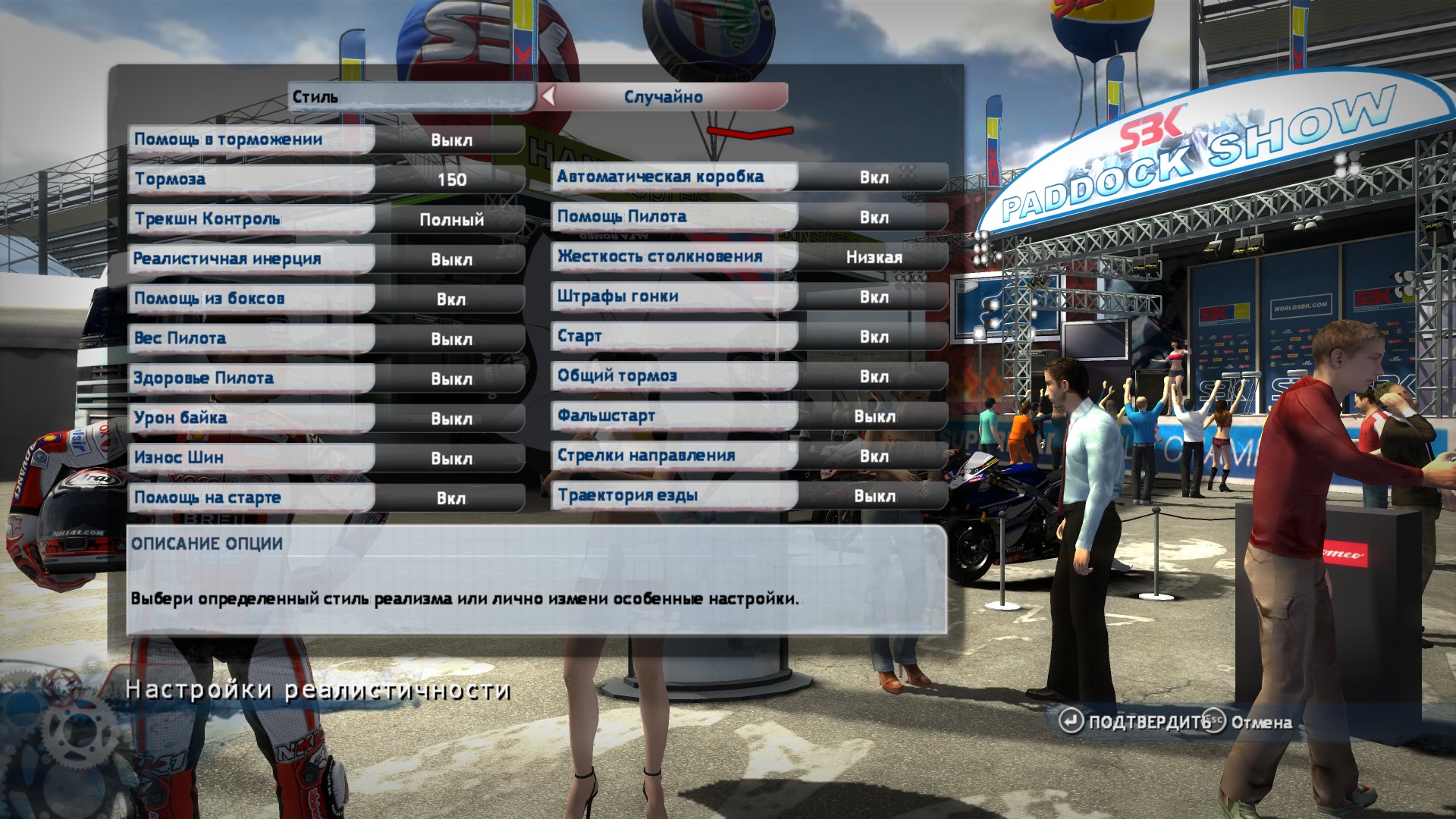Toggle Помощь из боксов option

click(326, 299)
